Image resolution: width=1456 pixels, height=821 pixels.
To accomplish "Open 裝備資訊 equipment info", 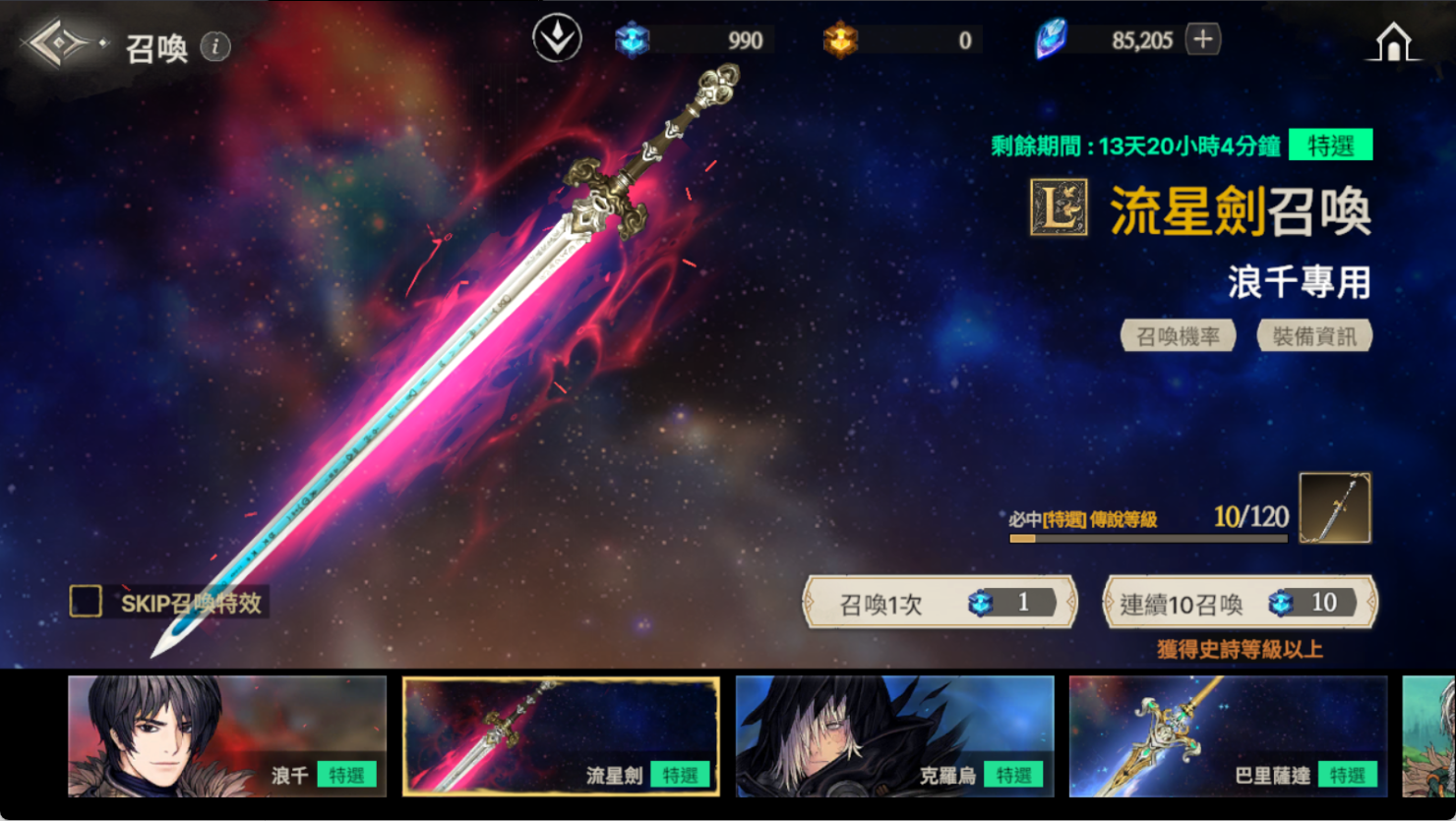I will 1314,336.
